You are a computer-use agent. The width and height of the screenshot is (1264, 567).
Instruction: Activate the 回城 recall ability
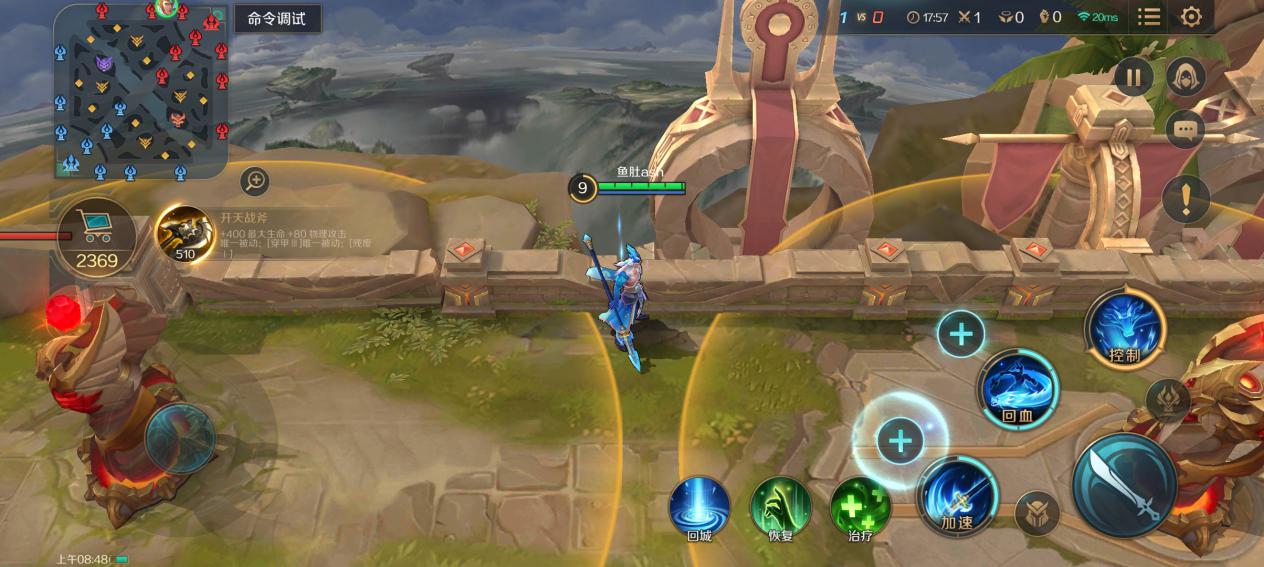699,506
